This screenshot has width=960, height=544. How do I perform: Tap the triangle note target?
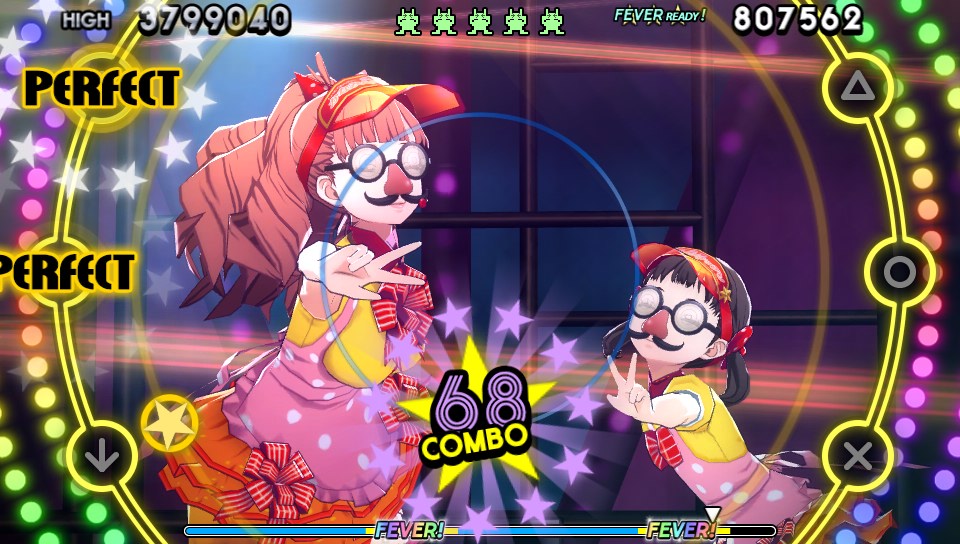point(857,88)
